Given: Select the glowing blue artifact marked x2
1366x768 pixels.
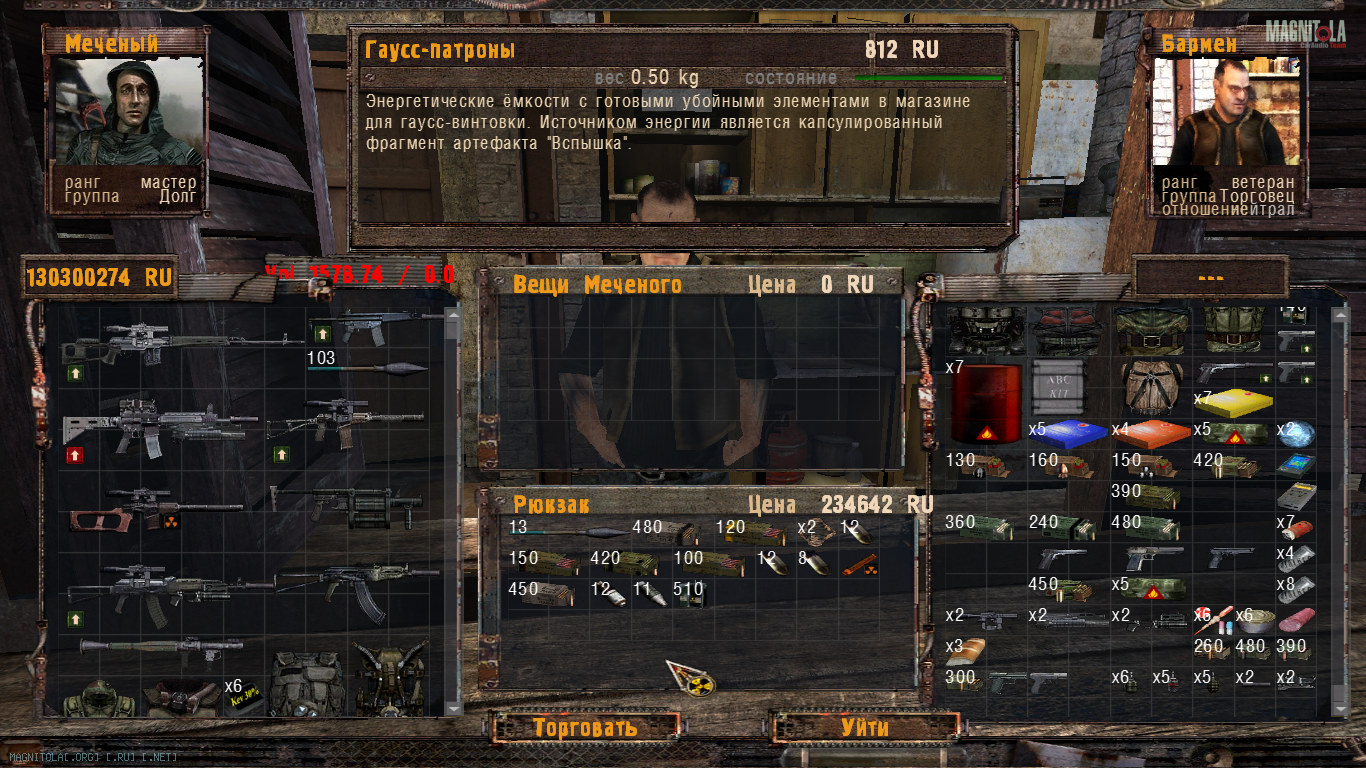Looking at the screenshot, I should coord(1297,434).
